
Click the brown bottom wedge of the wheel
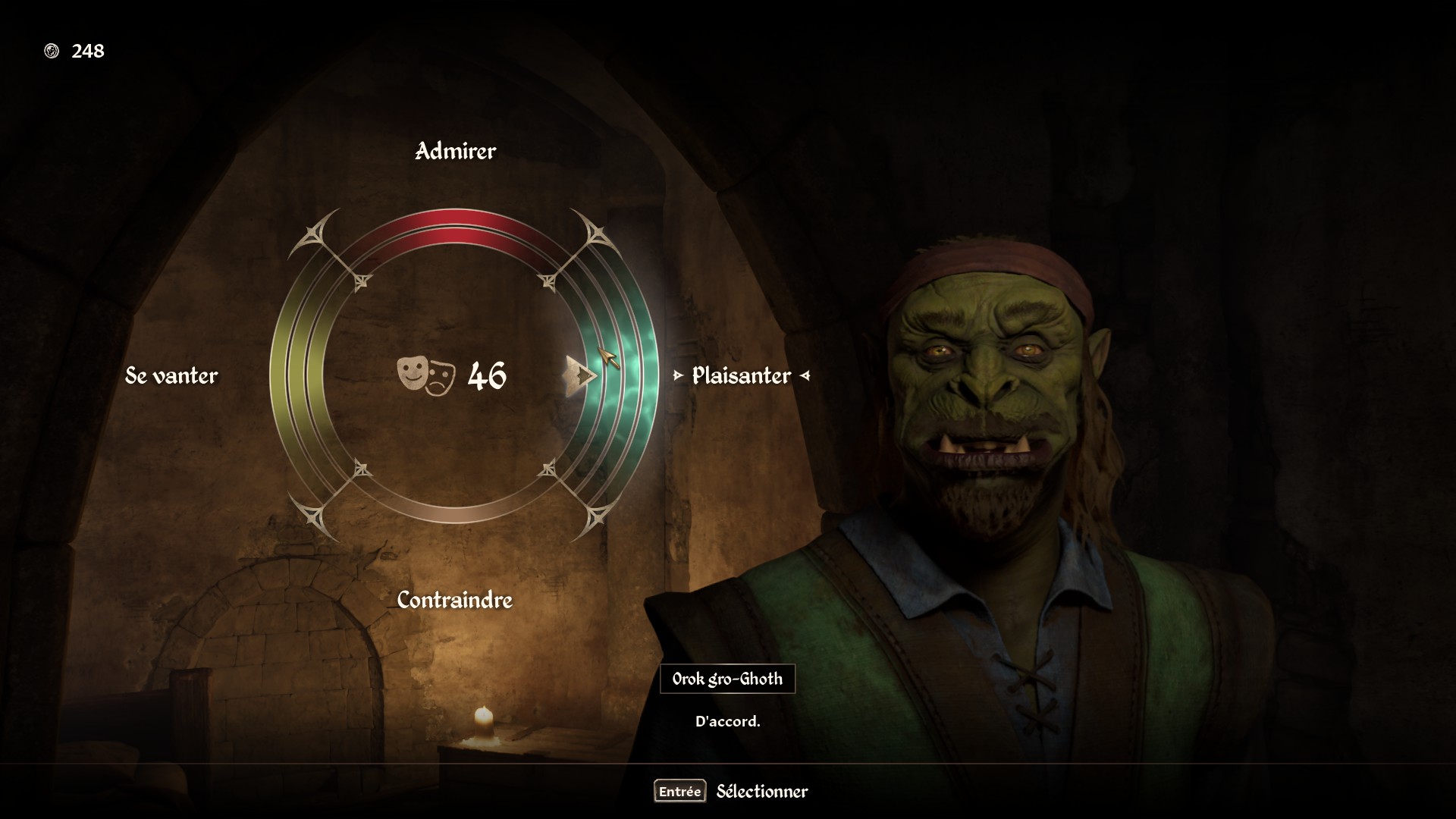[x=455, y=510]
